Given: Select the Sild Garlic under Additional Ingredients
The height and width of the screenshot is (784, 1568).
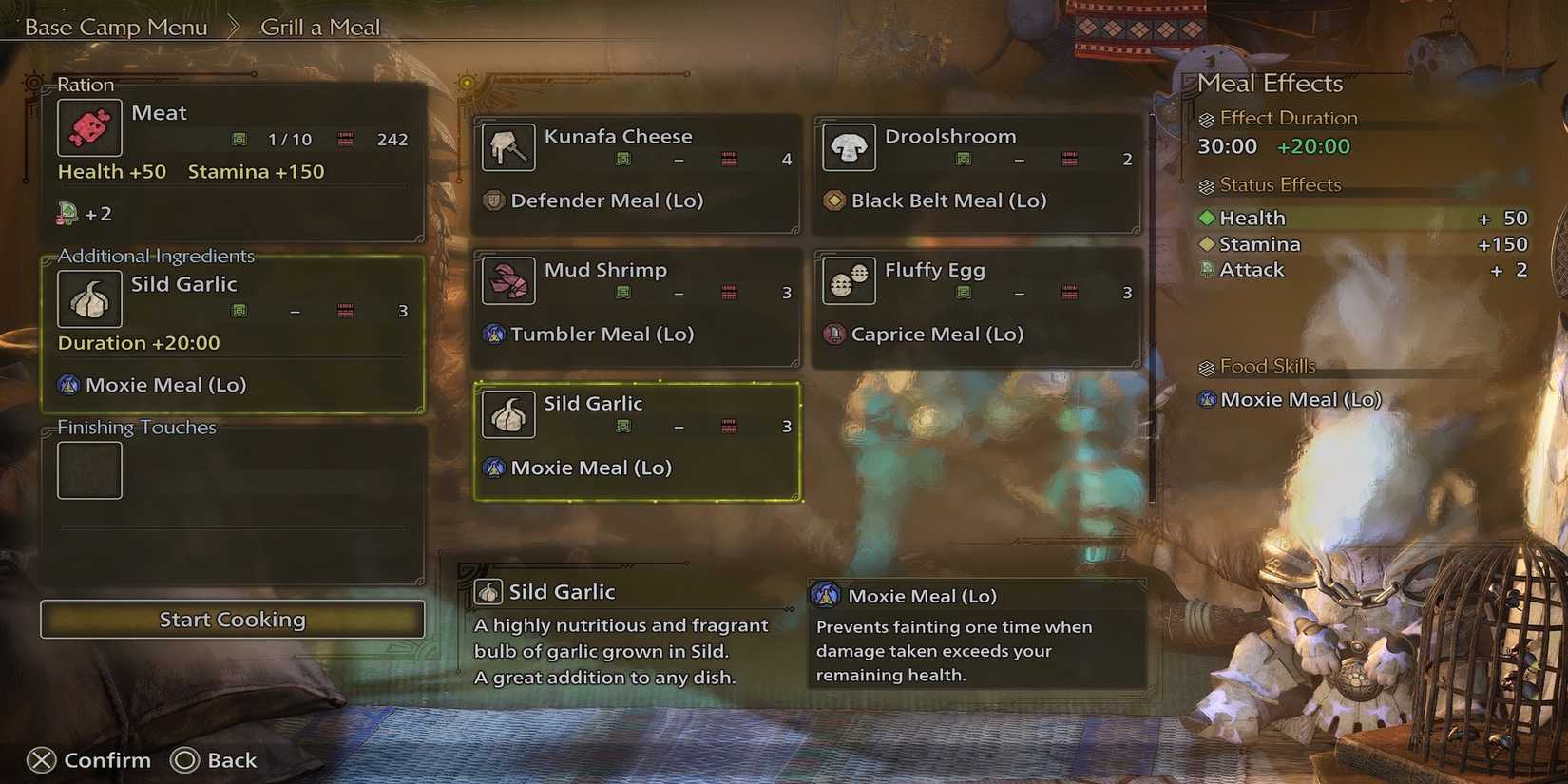Looking at the screenshot, I should [x=89, y=298].
